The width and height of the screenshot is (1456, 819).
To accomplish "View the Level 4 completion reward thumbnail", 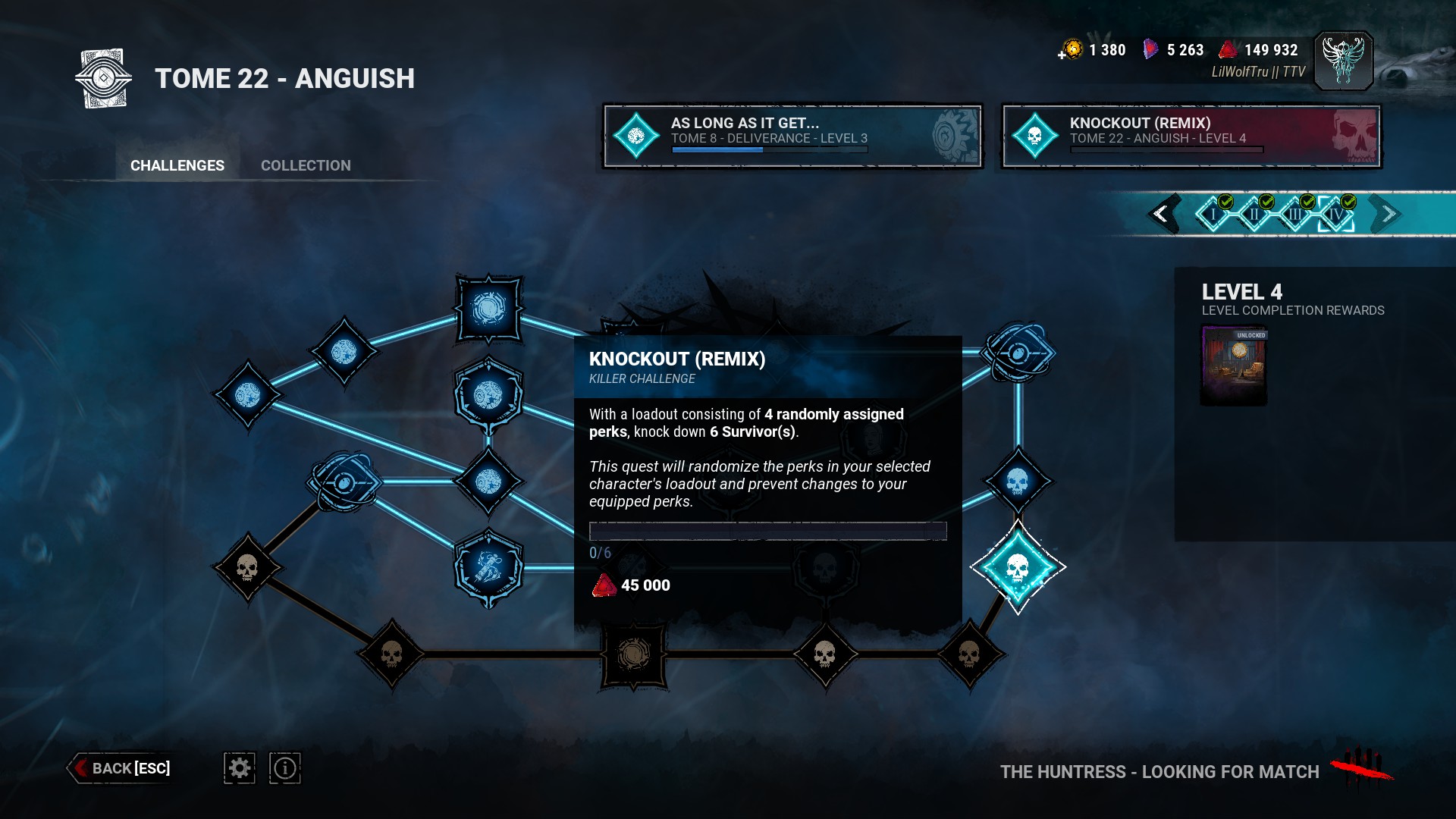I will click(x=1234, y=366).
